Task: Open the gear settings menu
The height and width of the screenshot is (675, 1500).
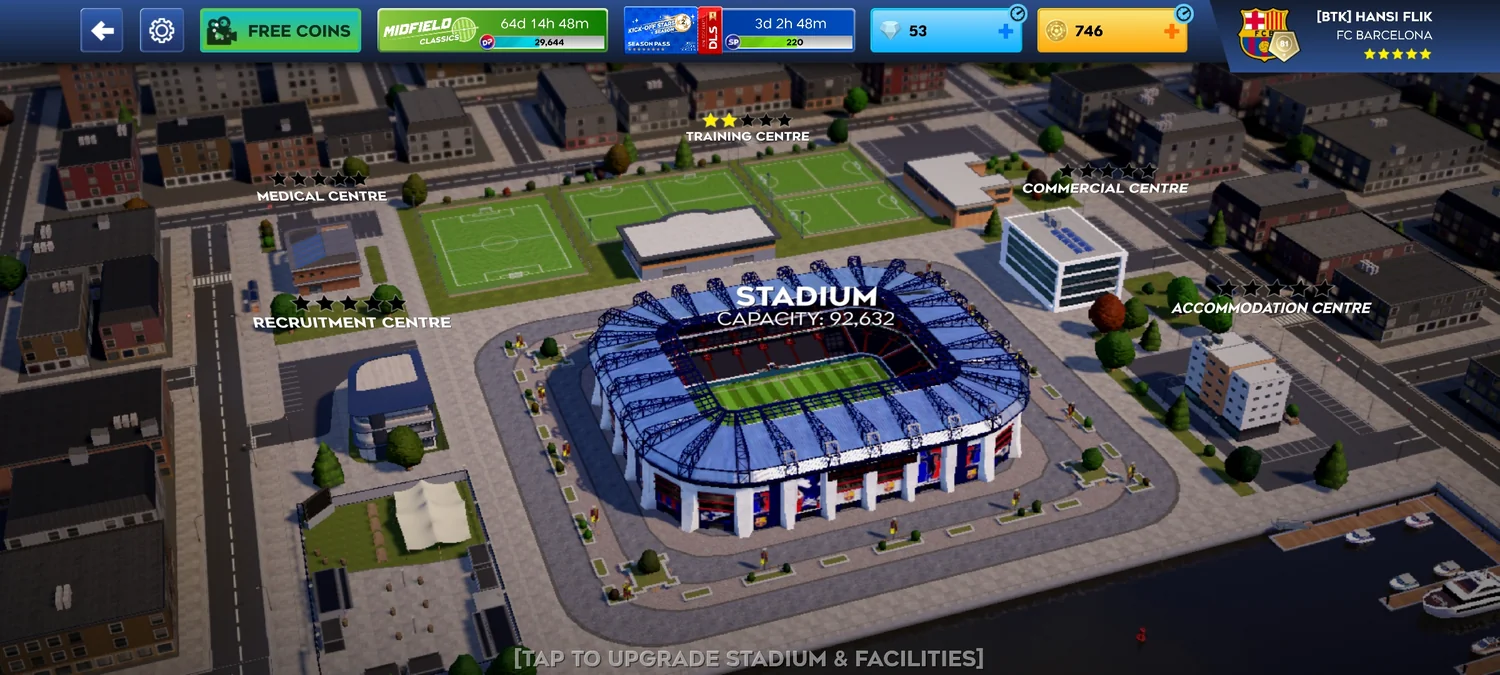Action: (161, 31)
